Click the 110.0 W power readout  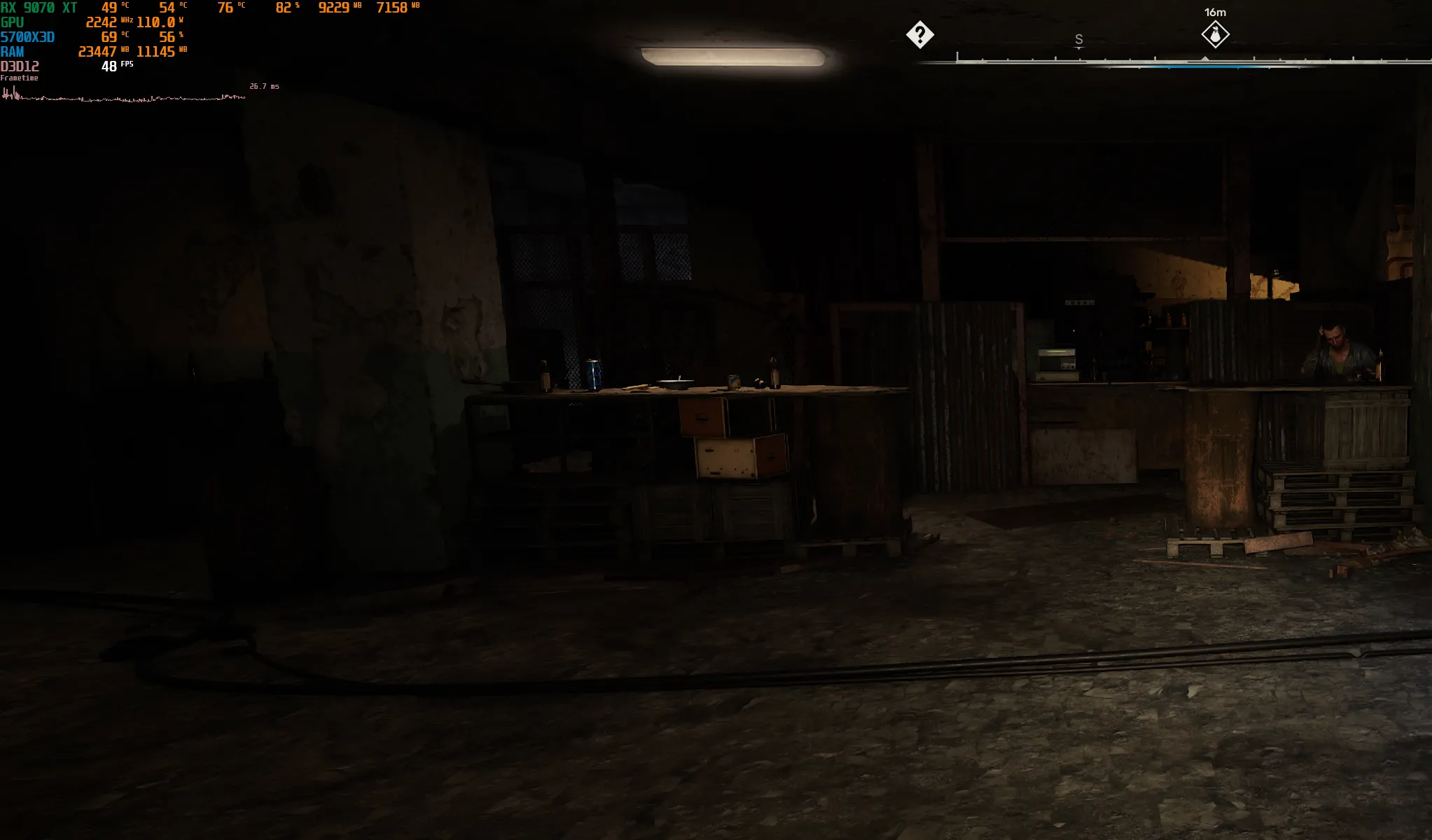155,22
